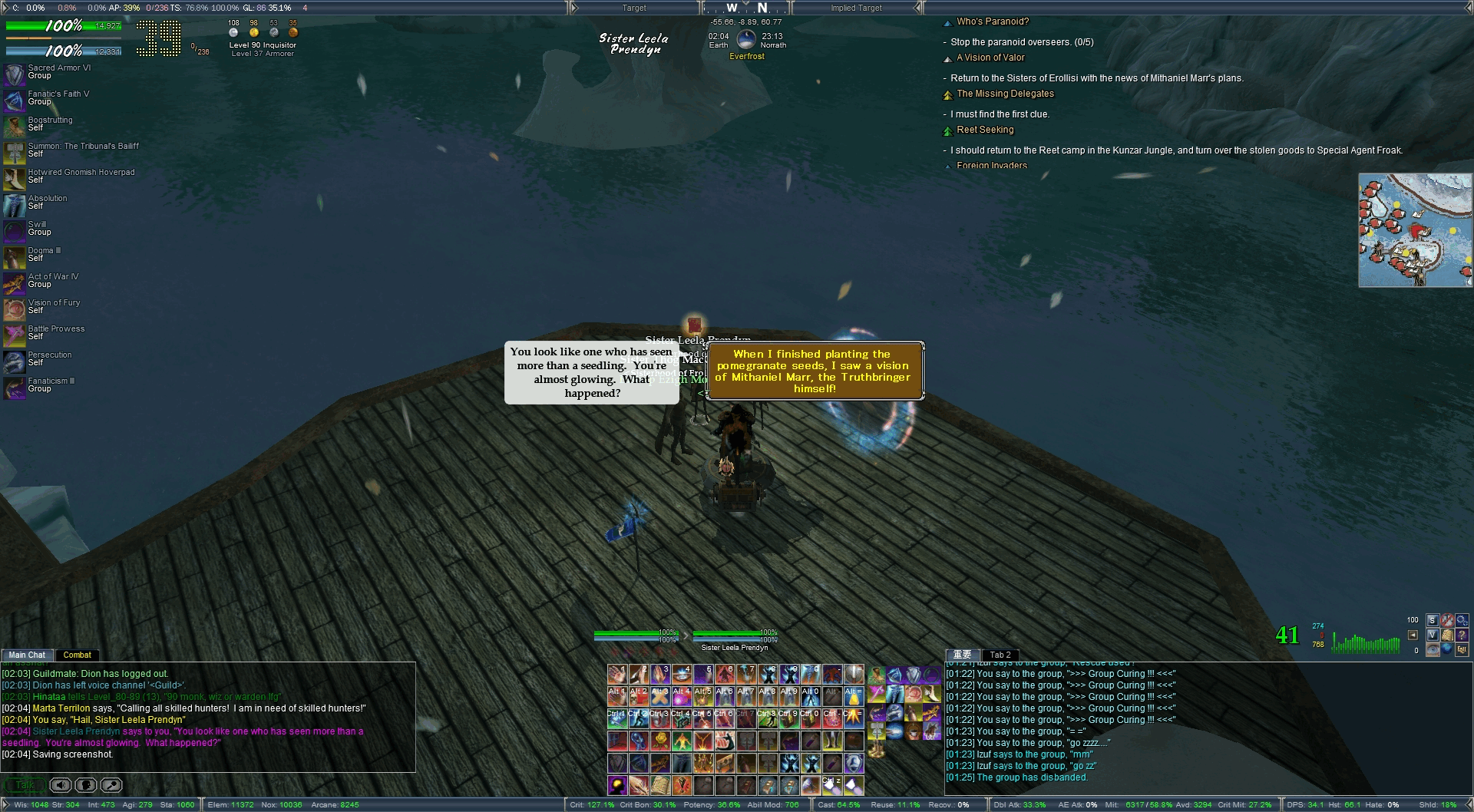Screen dimensions: 1474x812
Task: Activate the crossed bandages ability on Alt 3
Action: coord(660,696)
